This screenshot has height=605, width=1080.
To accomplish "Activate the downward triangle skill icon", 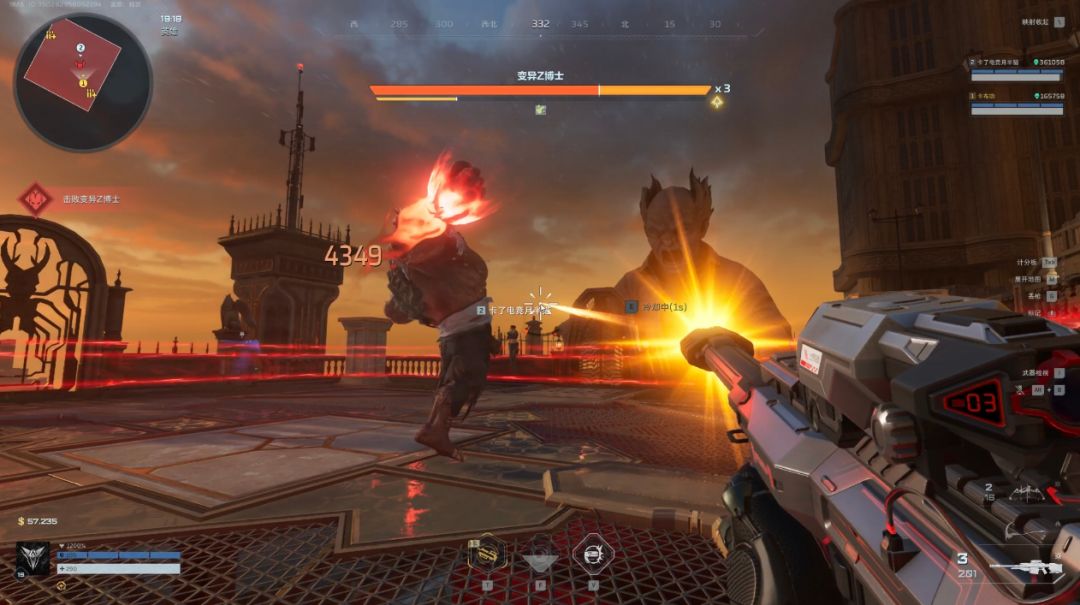I will tap(540, 556).
